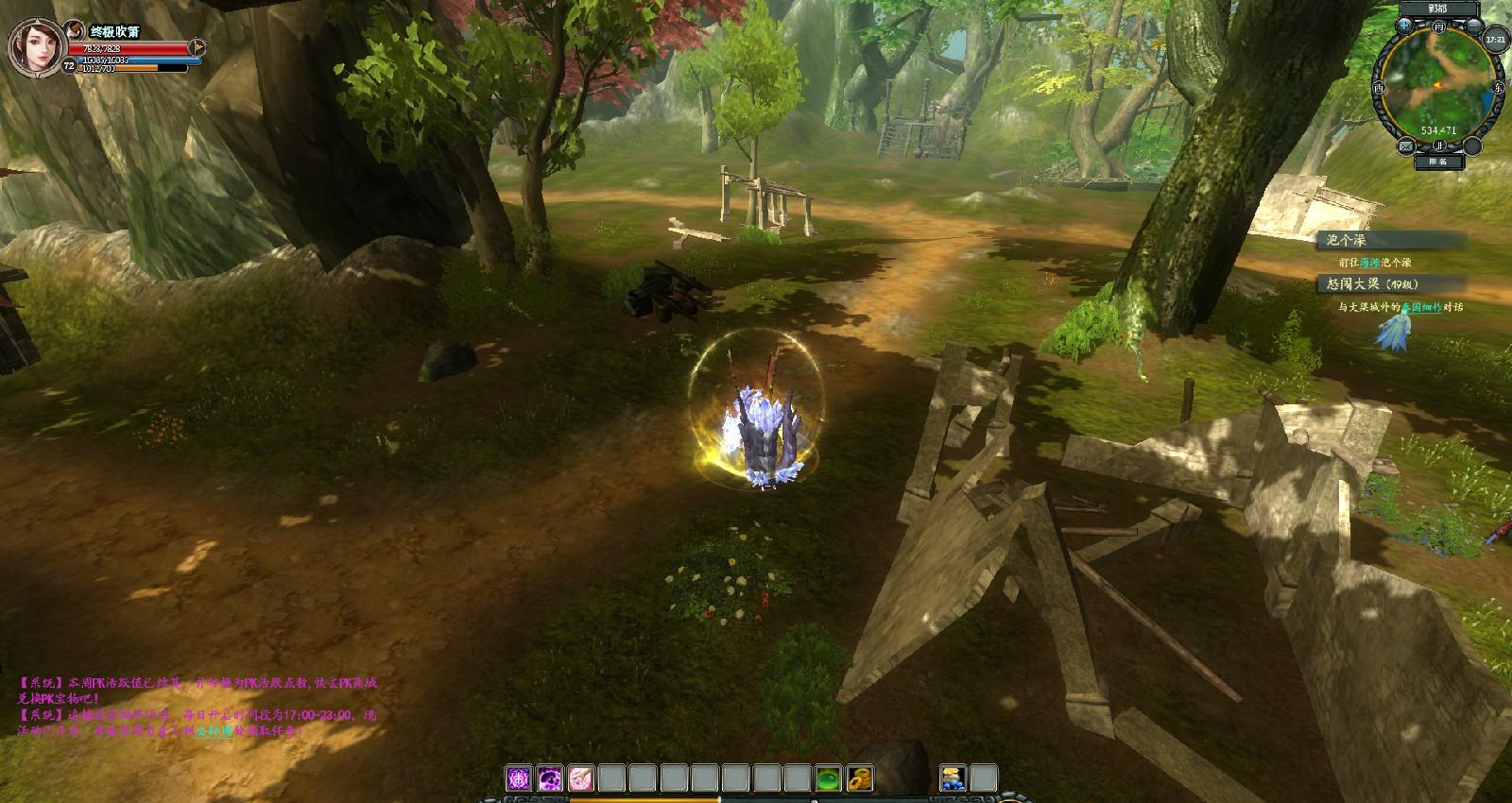Follow the 漫池 link in the quest tracker
1512x803 pixels.
1369,263
